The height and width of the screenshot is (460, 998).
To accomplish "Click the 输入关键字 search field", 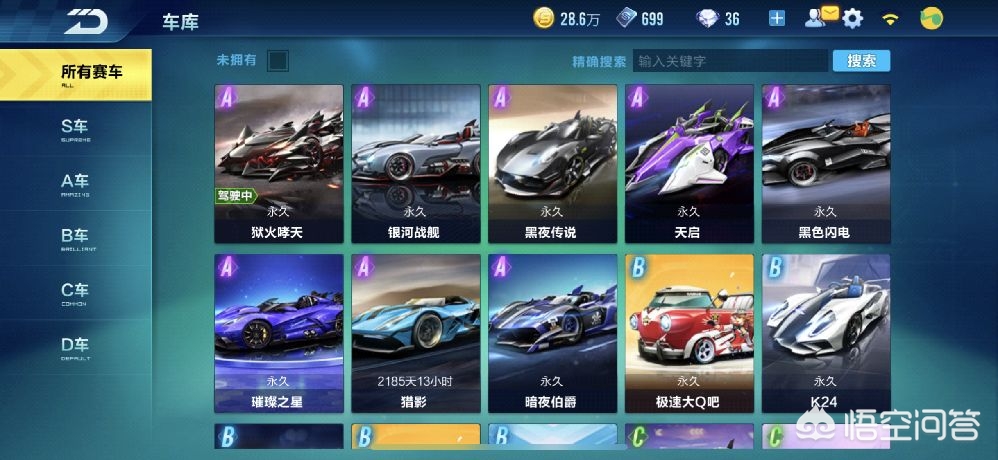I will pyautogui.click(x=730, y=61).
